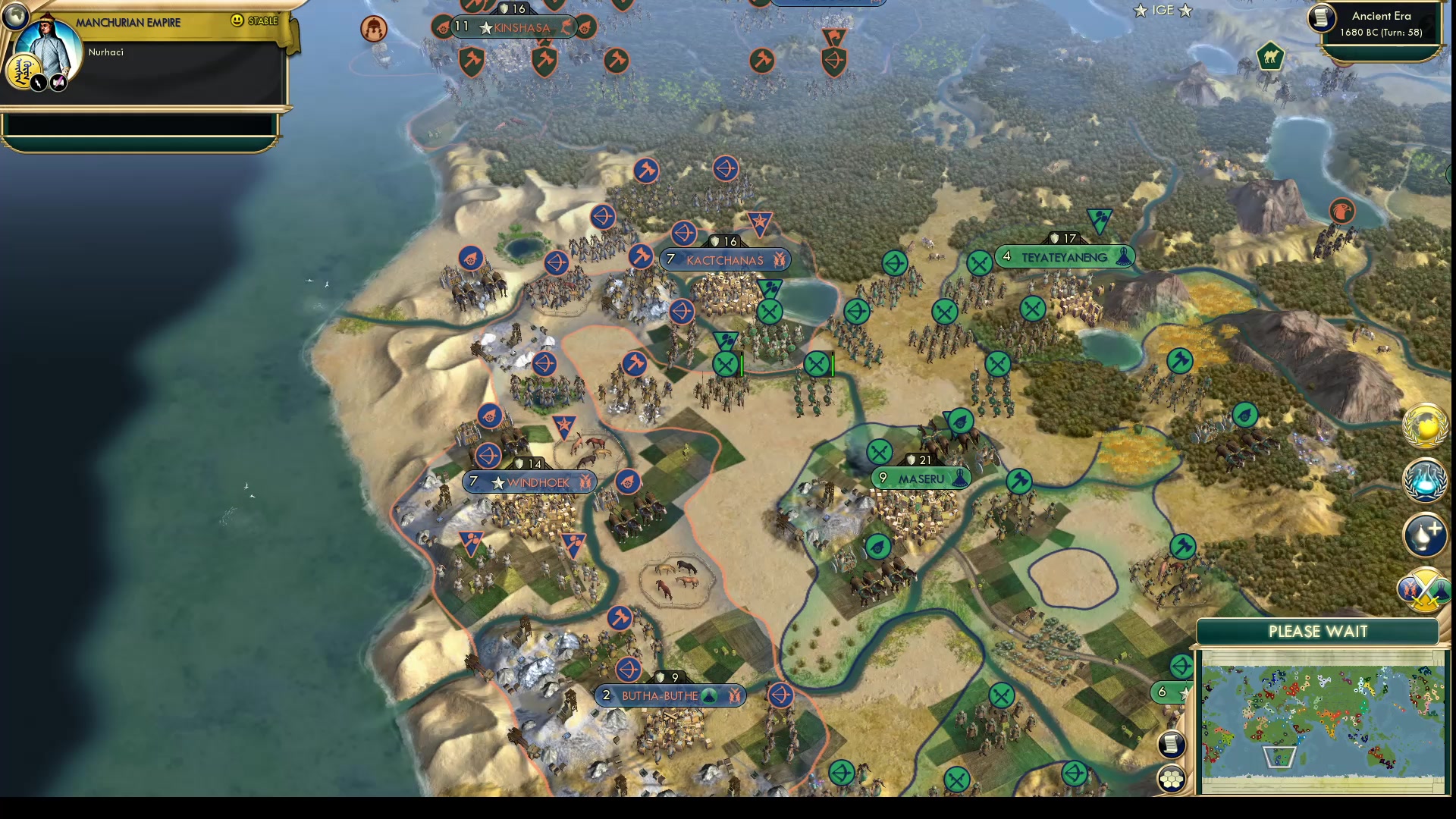This screenshot has height=819, width=1456.
Task: Select the Maseru city banner
Action: [x=921, y=479]
